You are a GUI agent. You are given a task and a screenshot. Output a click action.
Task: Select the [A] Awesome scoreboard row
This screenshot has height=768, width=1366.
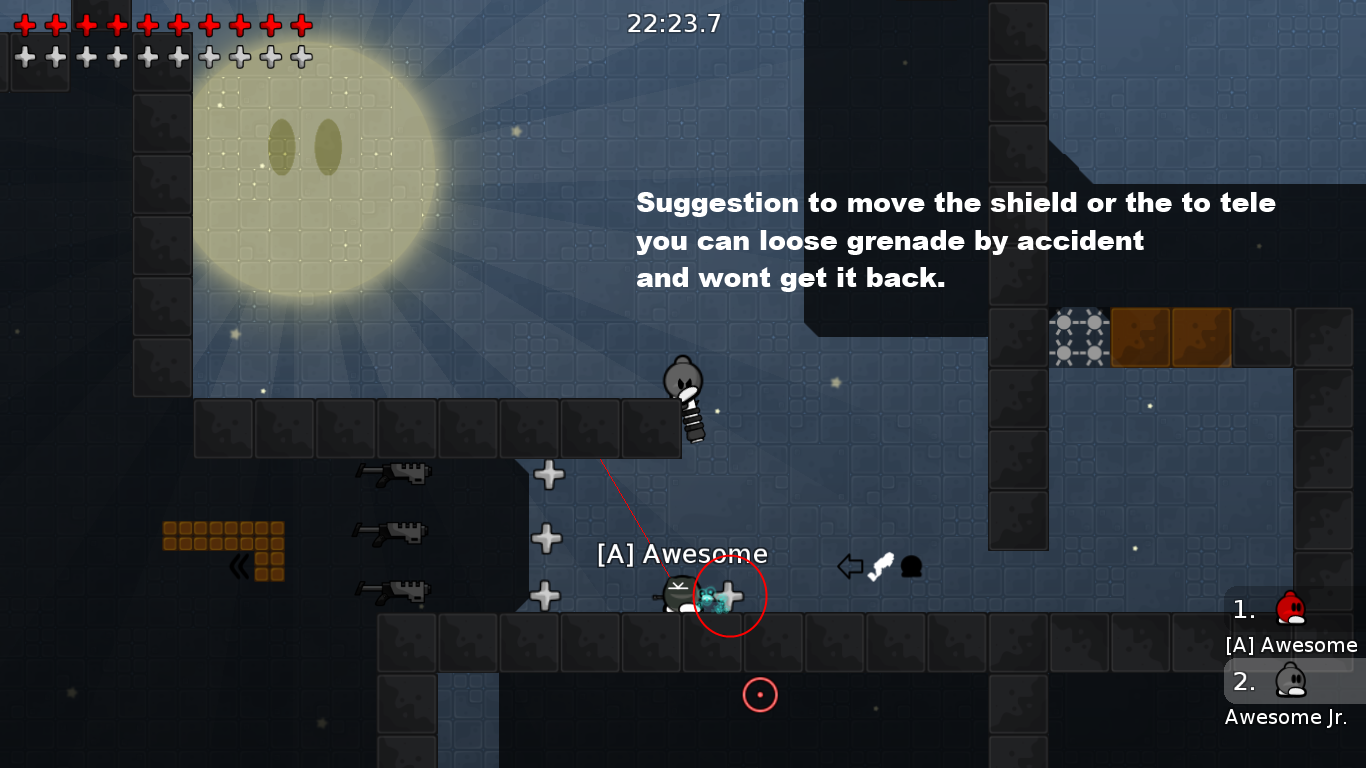[1292, 622]
